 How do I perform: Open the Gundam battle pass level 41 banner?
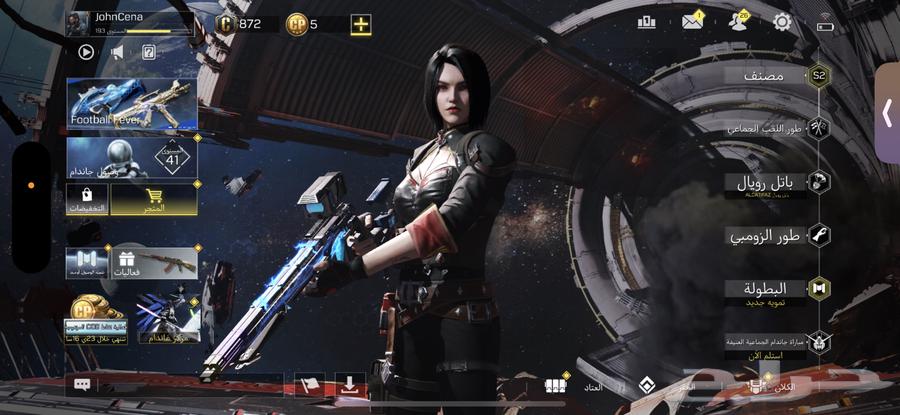click(x=131, y=160)
